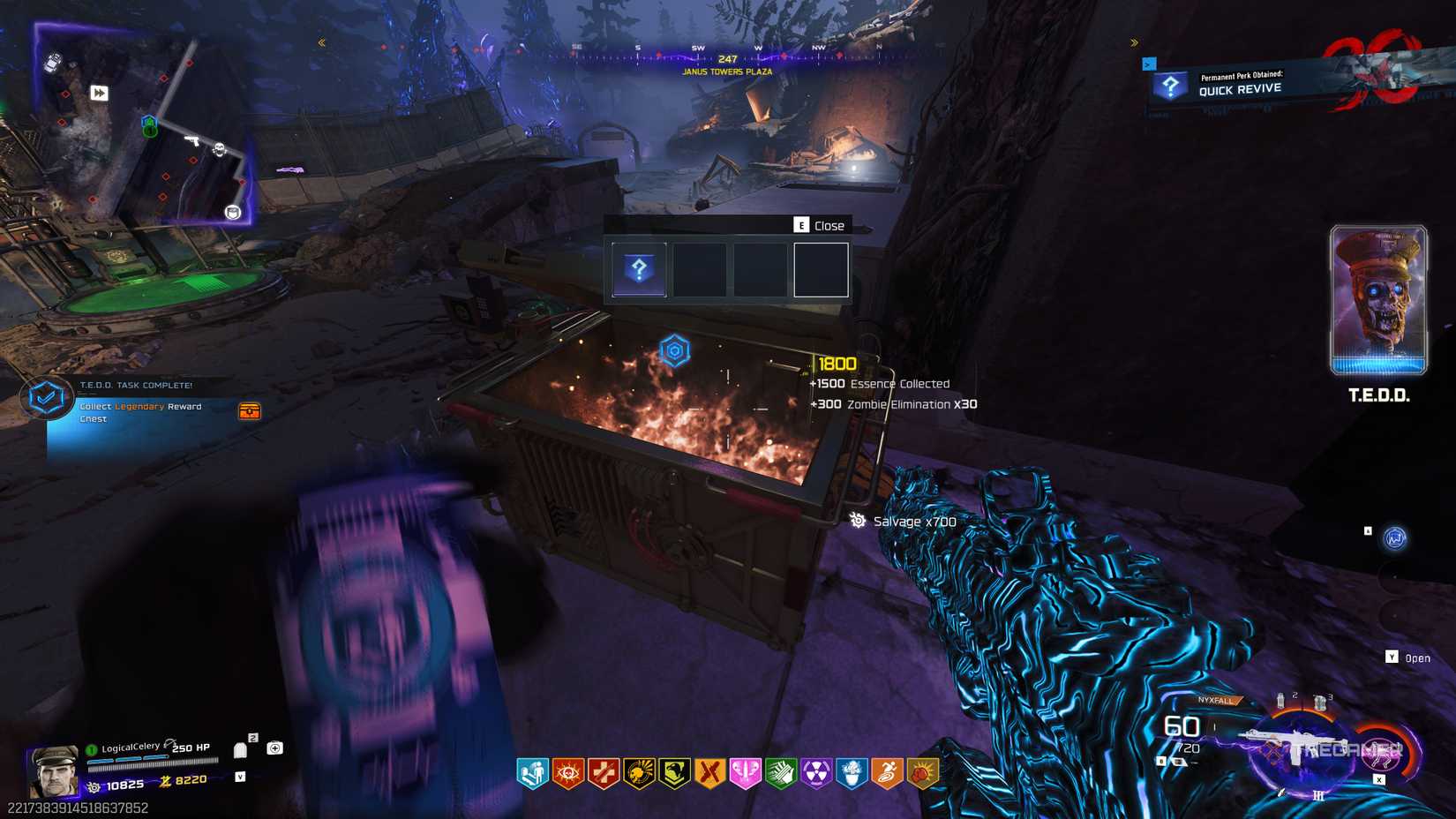Select the Quick Revive perk icon
Screen dimensions: 1456x819
(x=531, y=772)
